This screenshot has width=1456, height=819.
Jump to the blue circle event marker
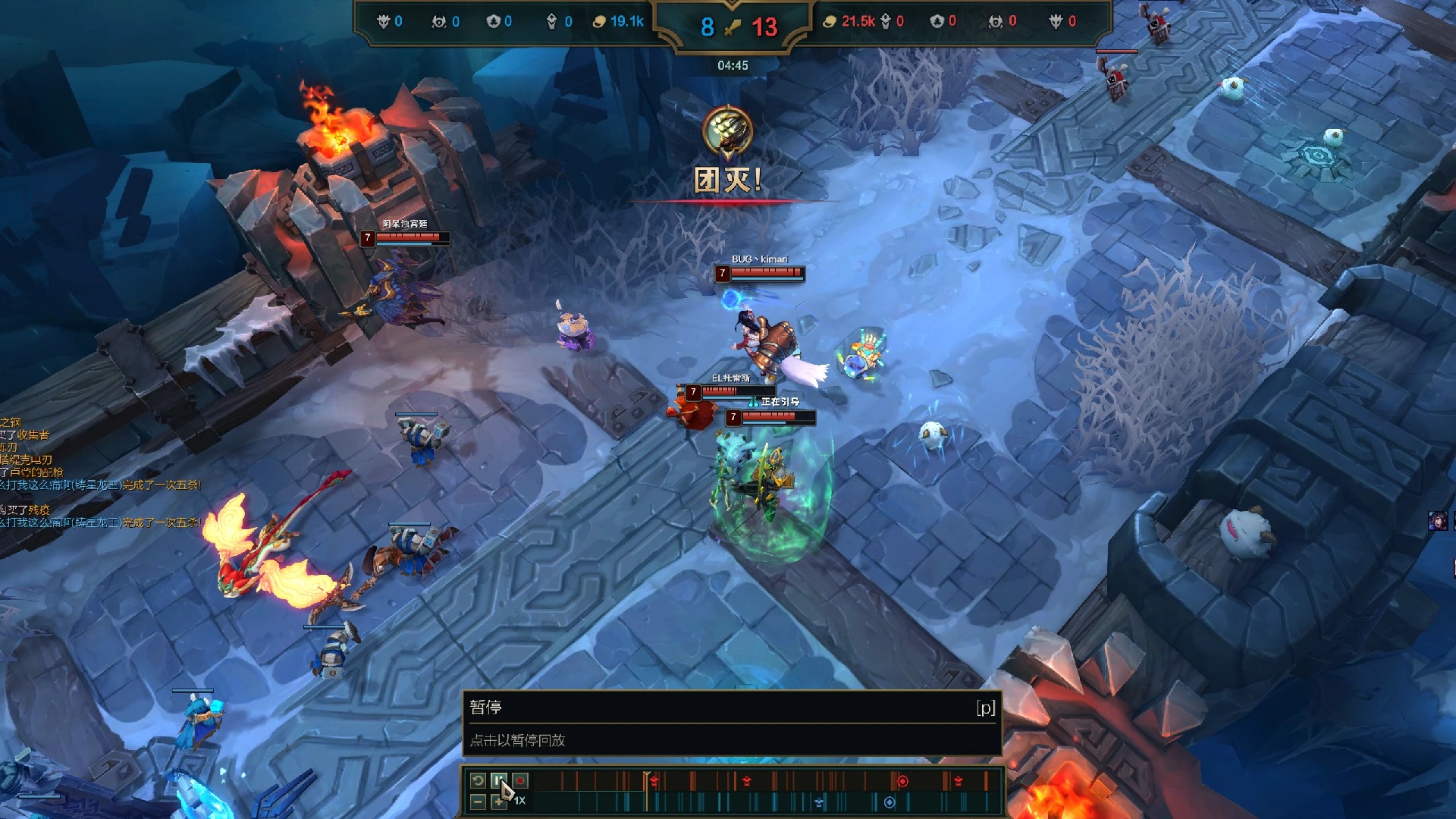tap(890, 802)
